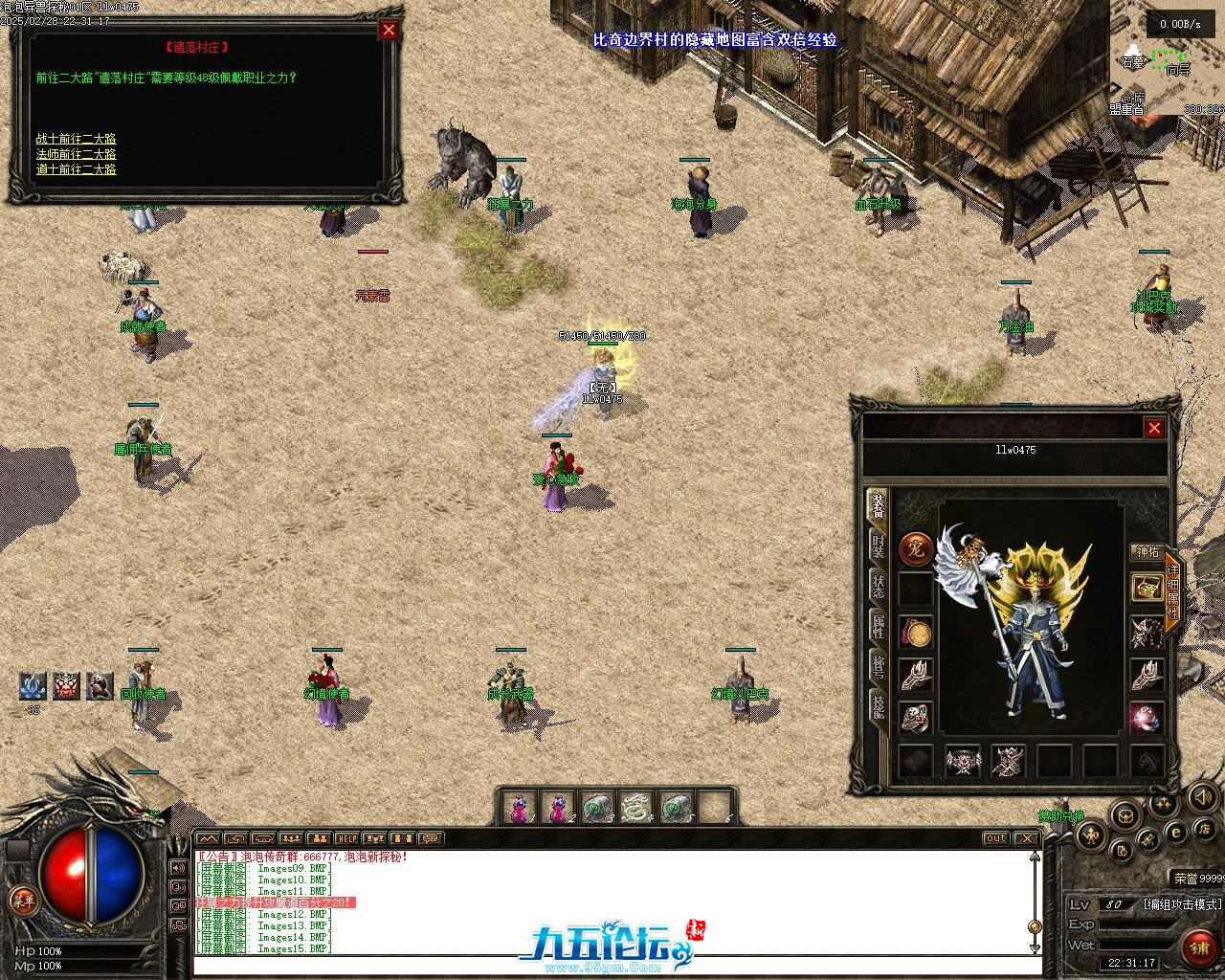The image size is (1225, 980).
Task: Click the skull ring equipment slot
Action: (916, 718)
